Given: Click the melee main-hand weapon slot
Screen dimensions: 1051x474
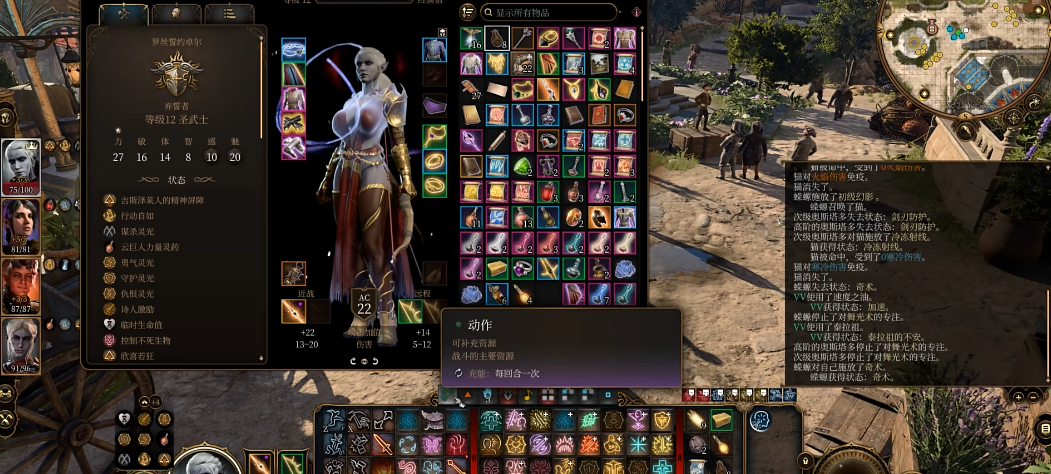Looking at the screenshot, I should [x=294, y=312].
